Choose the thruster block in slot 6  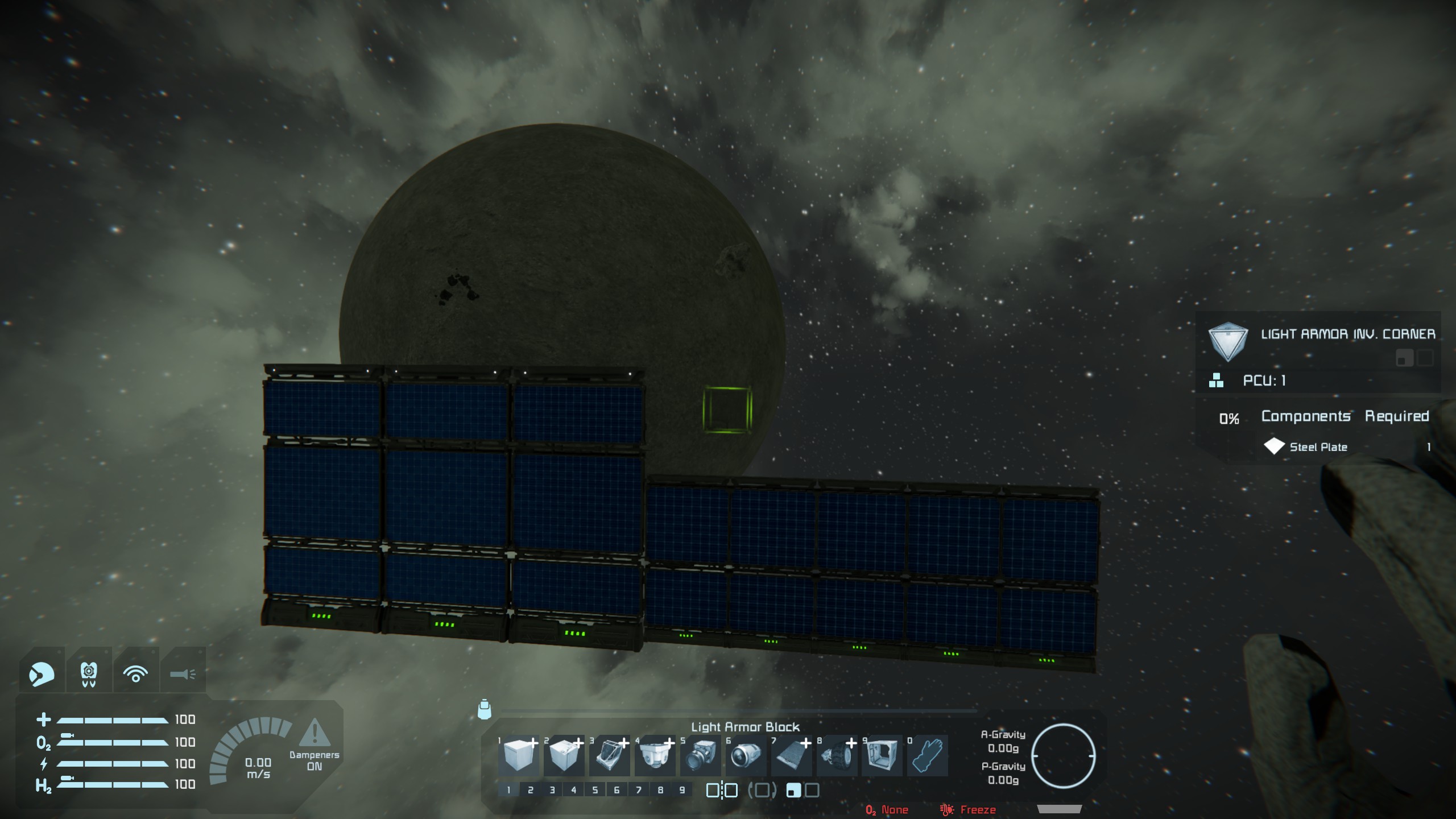746,755
